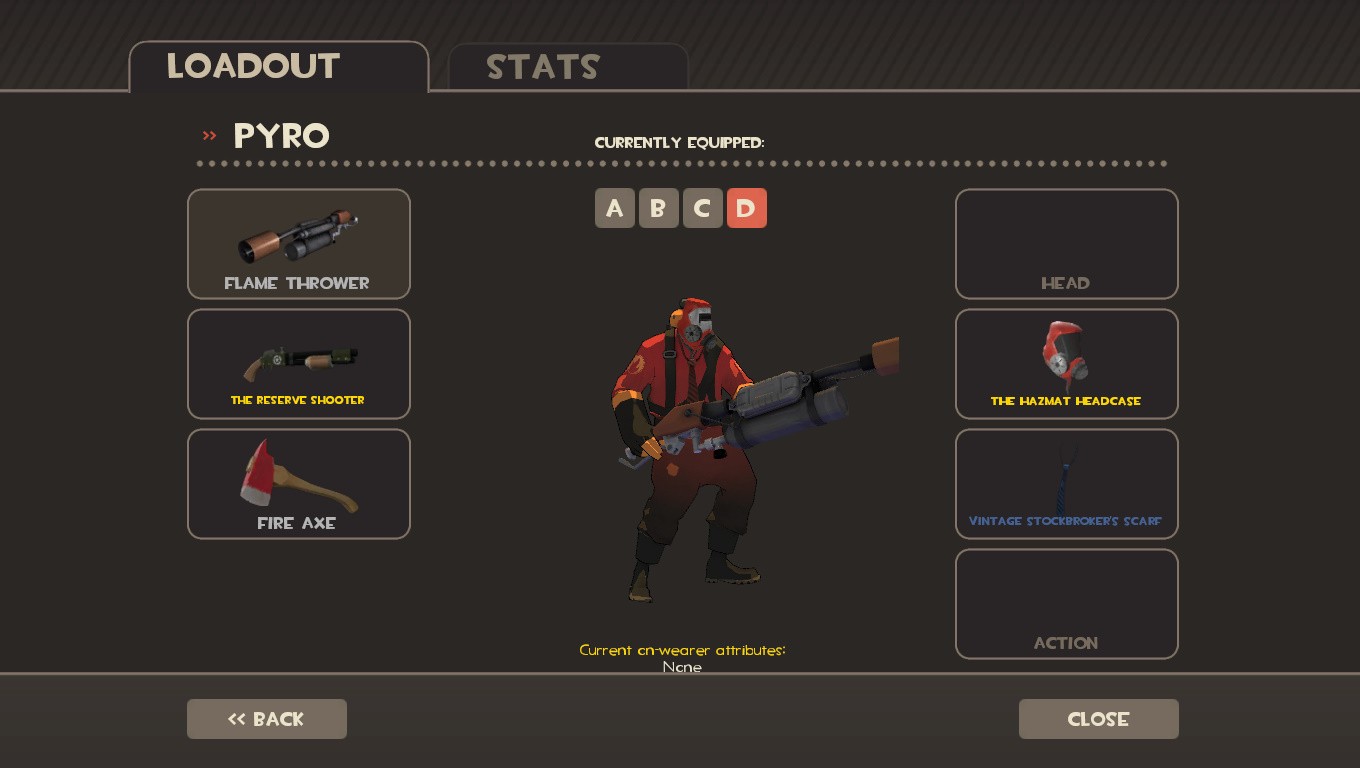Select the Fire Axe melee slot

tap(298, 483)
